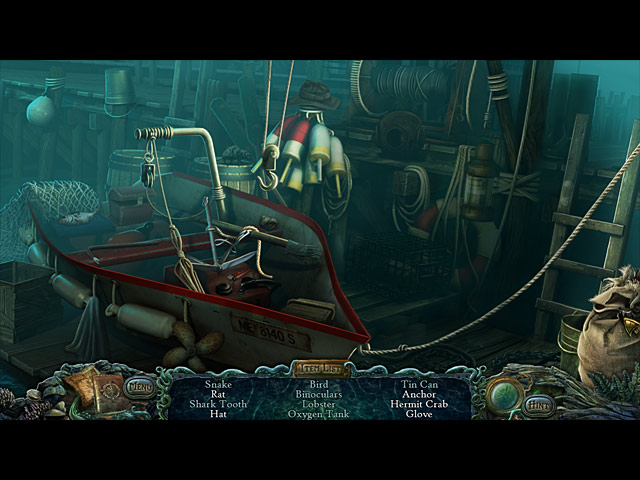Click the Item List tab label
This screenshot has height=480, width=640.
coord(320,369)
